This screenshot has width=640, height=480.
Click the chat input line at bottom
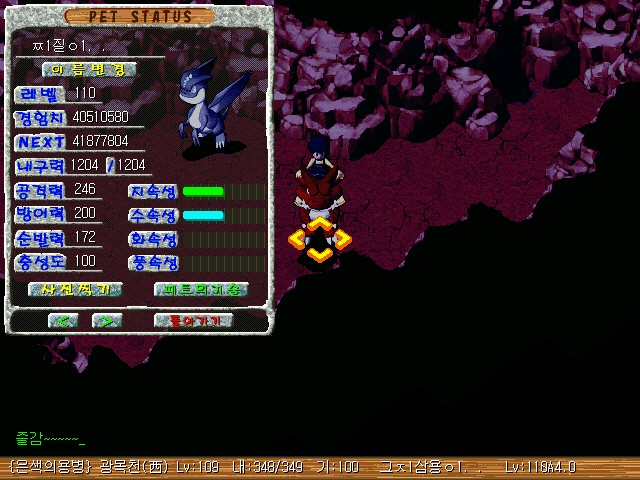[x=200, y=438]
